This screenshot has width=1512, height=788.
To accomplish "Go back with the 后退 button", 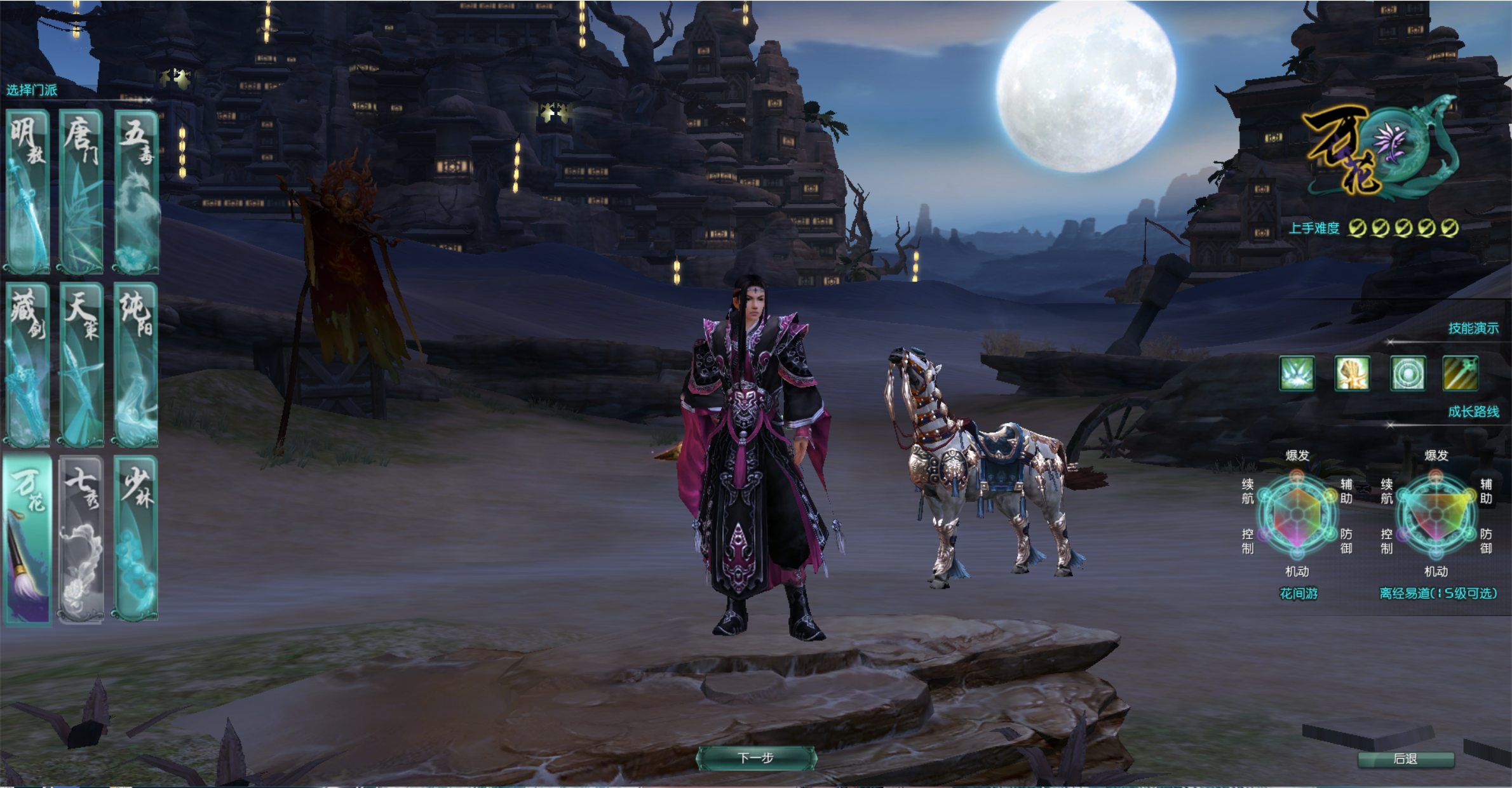I will pyautogui.click(x=1405, y=759).
